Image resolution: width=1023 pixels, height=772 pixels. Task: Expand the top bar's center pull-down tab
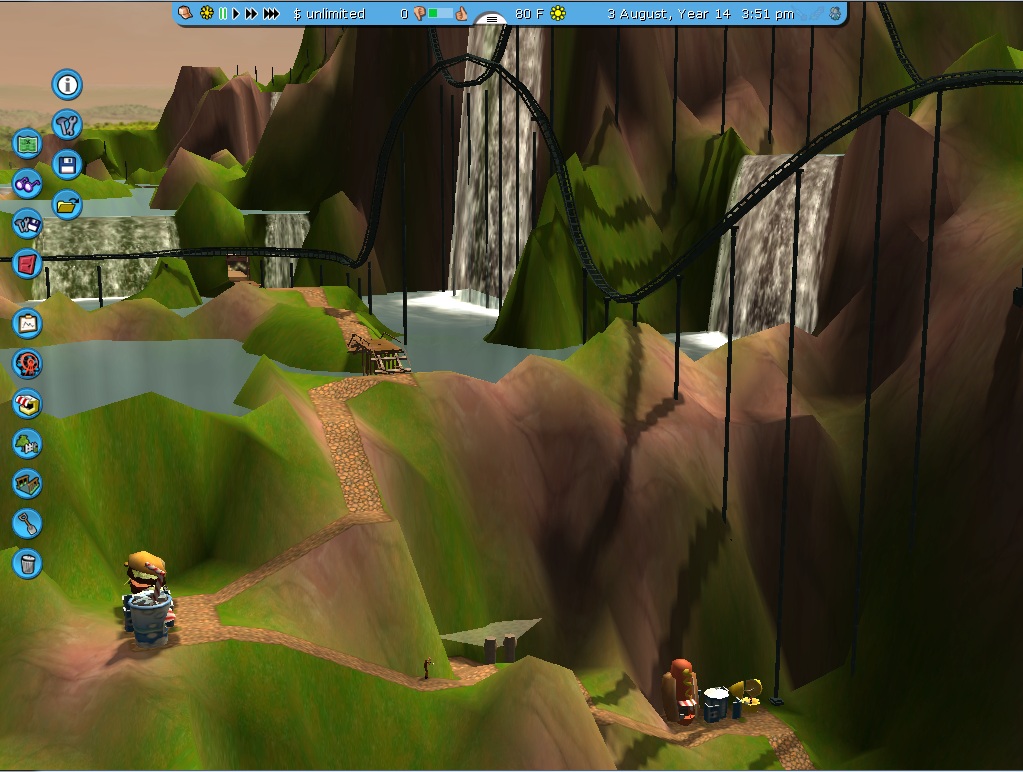491,19
